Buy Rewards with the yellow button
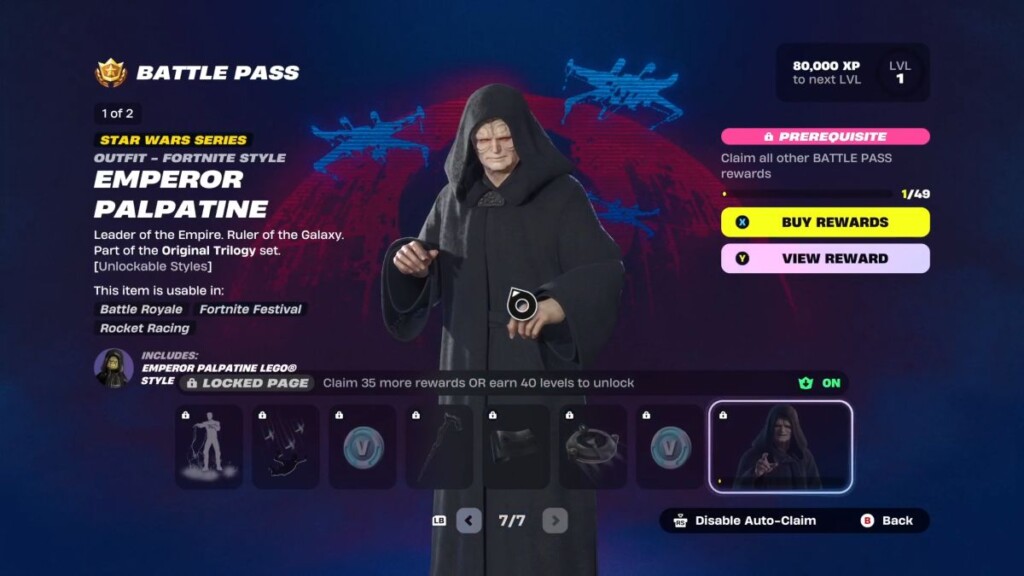The image size is (1024, 576). (825, 222)
